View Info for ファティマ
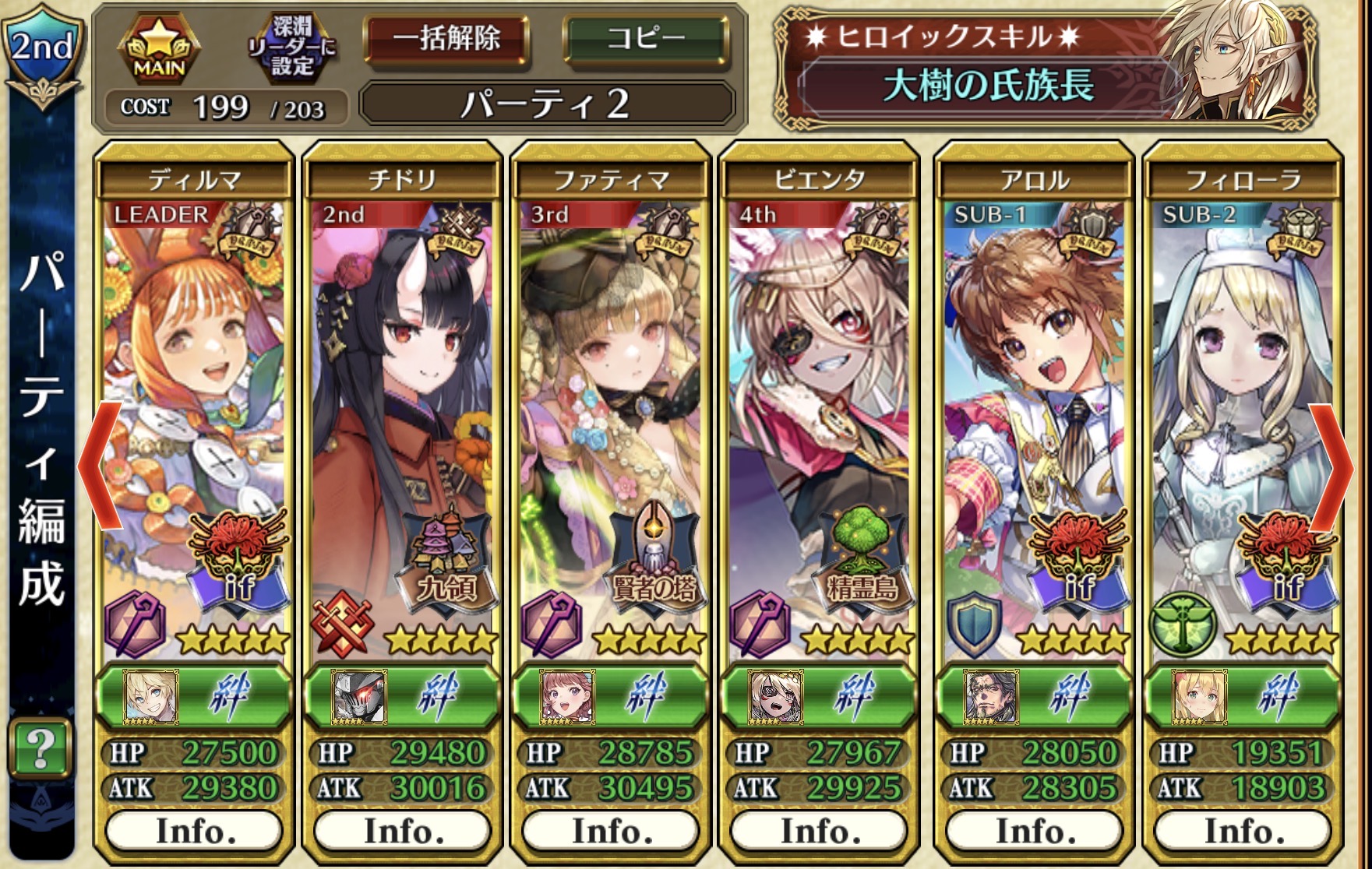The width and height of the screenshot is (1372, 869). (x=610, y=831)
